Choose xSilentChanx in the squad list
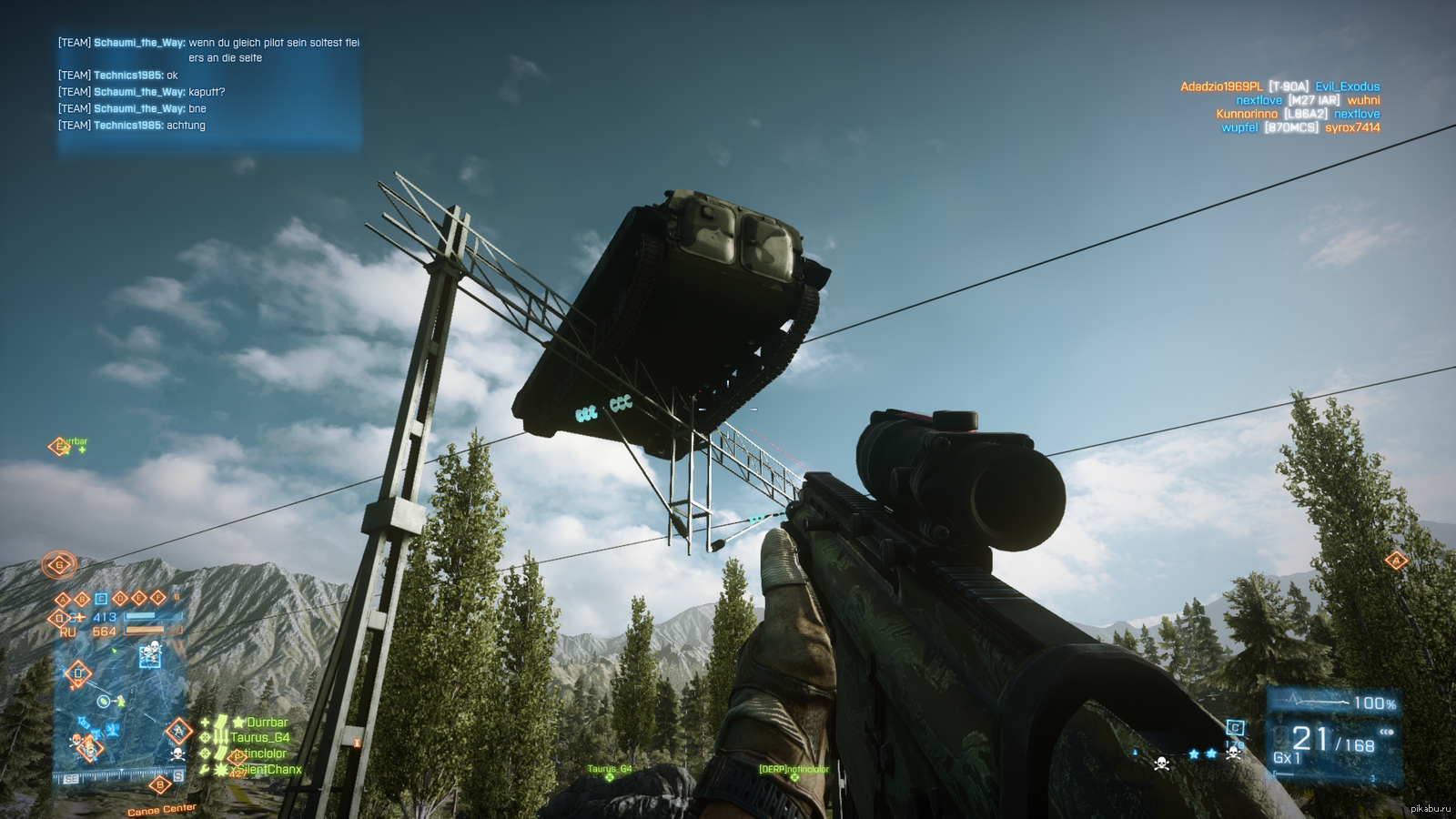Screen dimensions: 1456x819 269,770
